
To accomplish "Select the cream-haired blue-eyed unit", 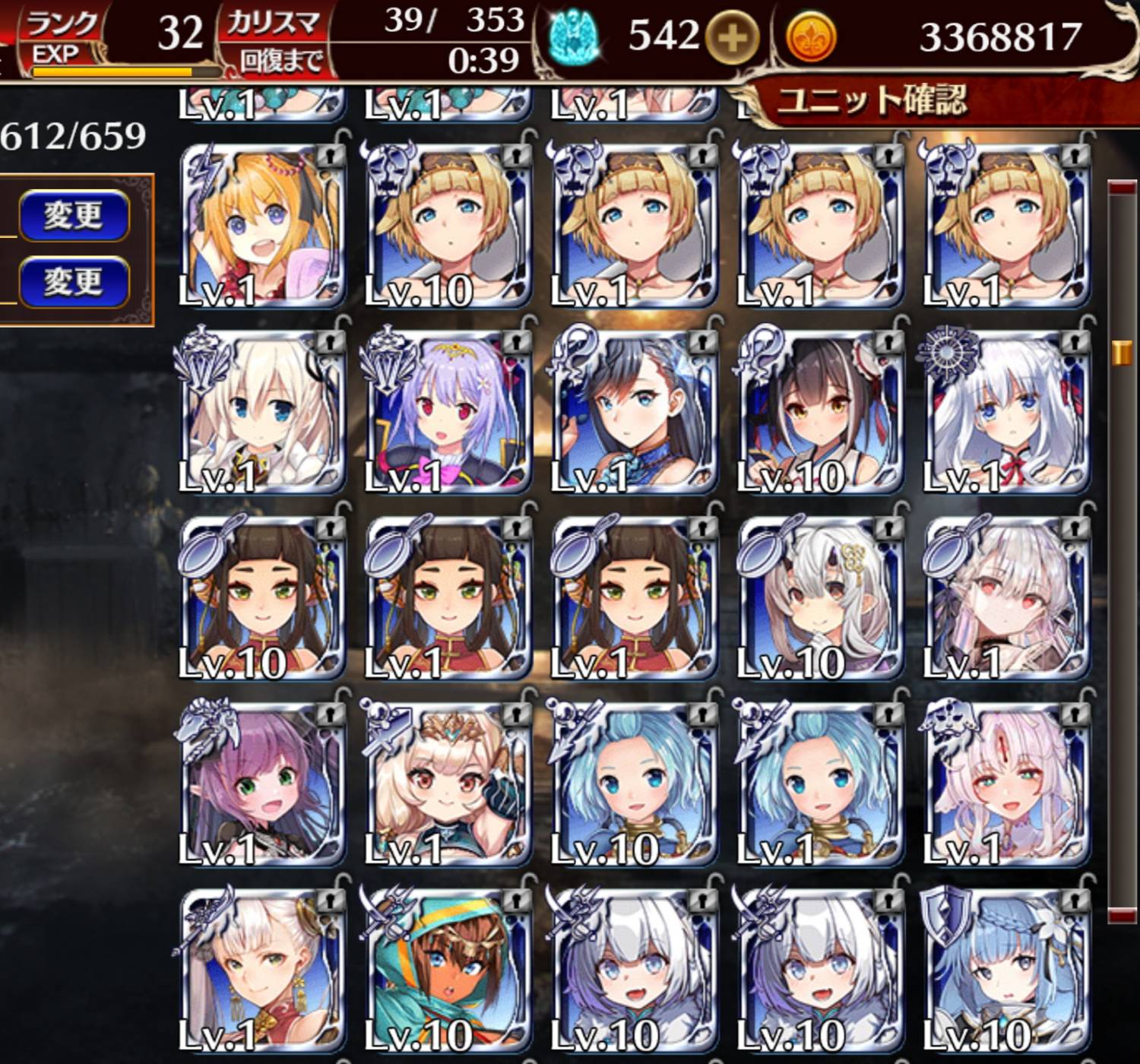I will (x=262, y=412).
